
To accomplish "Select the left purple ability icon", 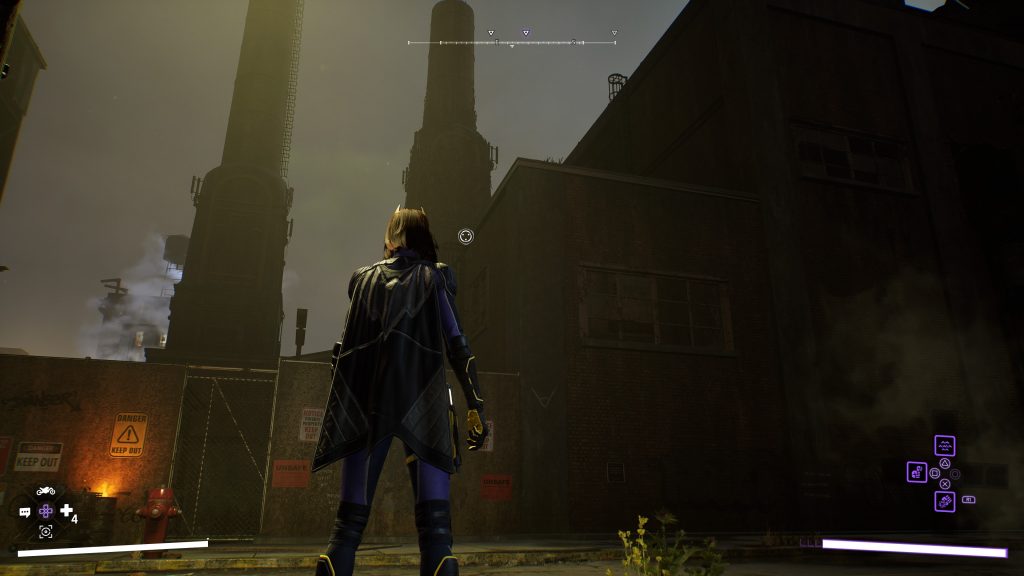I will point(917,472).
